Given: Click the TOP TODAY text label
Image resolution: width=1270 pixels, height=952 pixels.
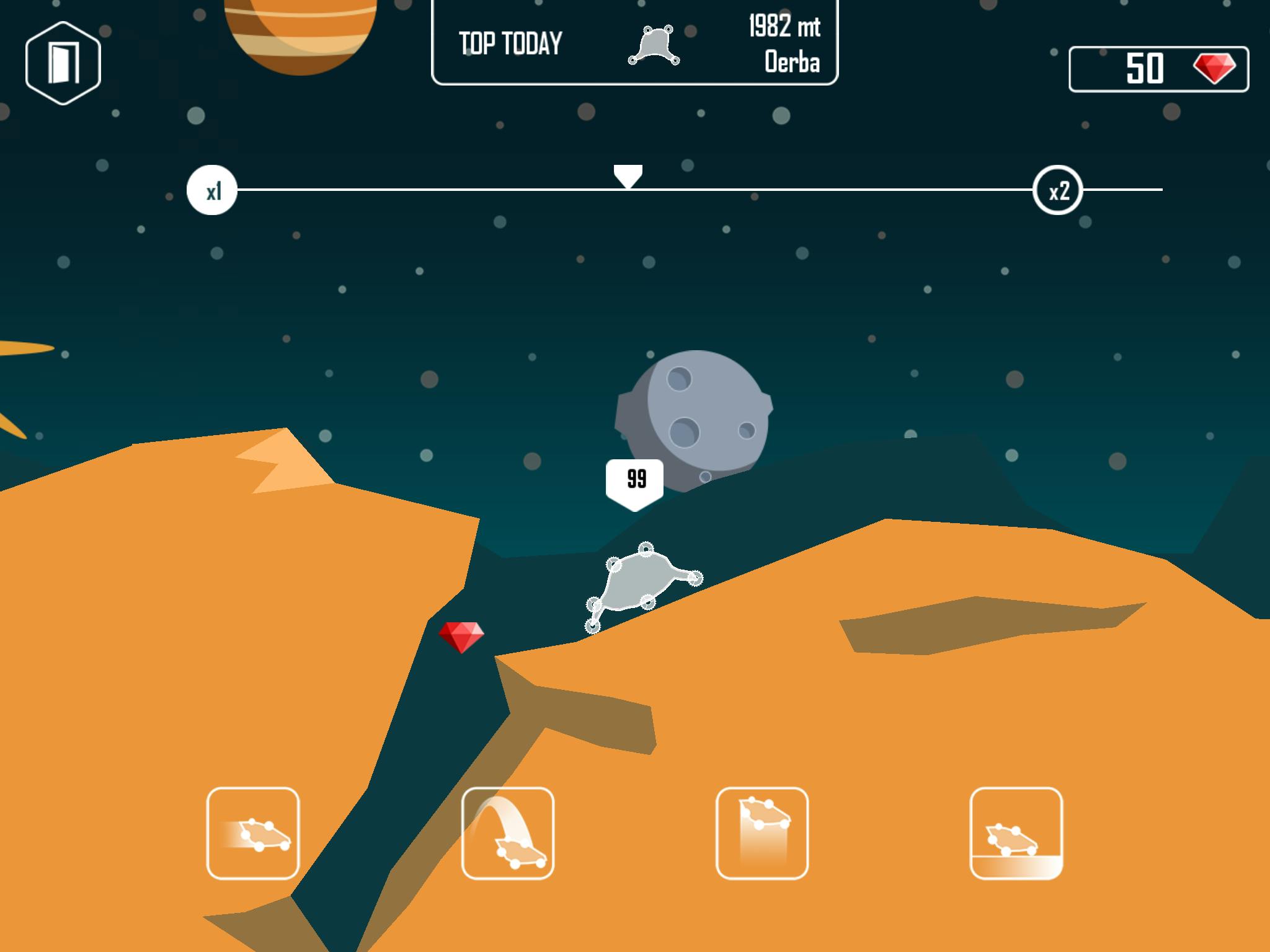Looking at the screenshot, I should point(510,43).
